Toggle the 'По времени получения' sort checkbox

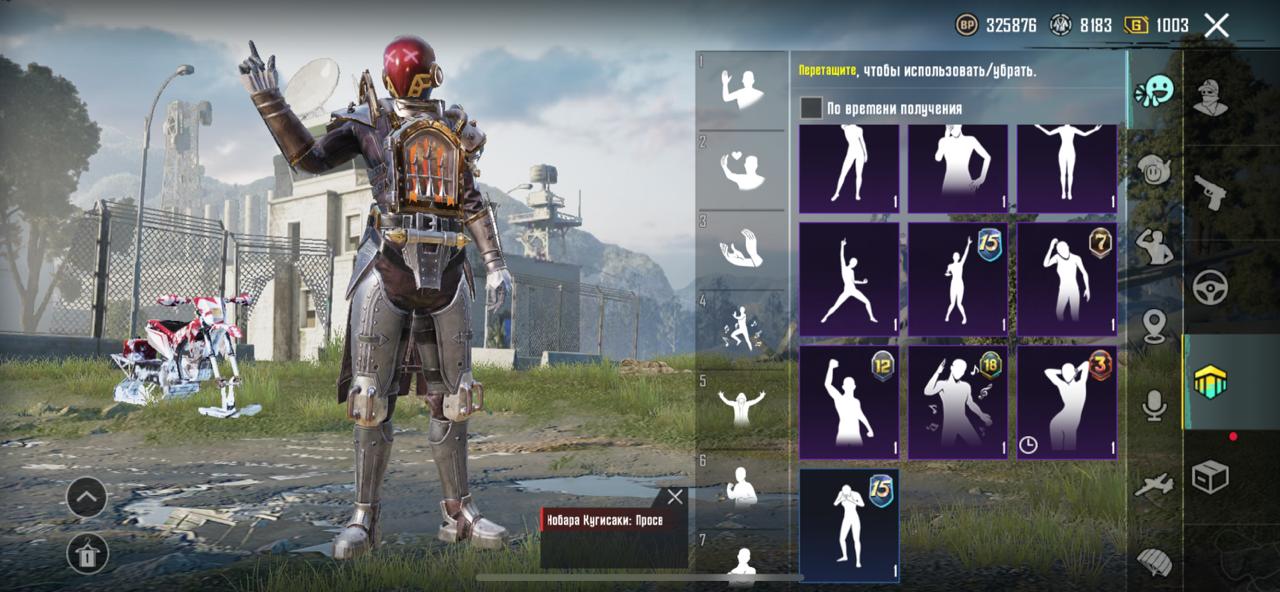pos(811,108)
